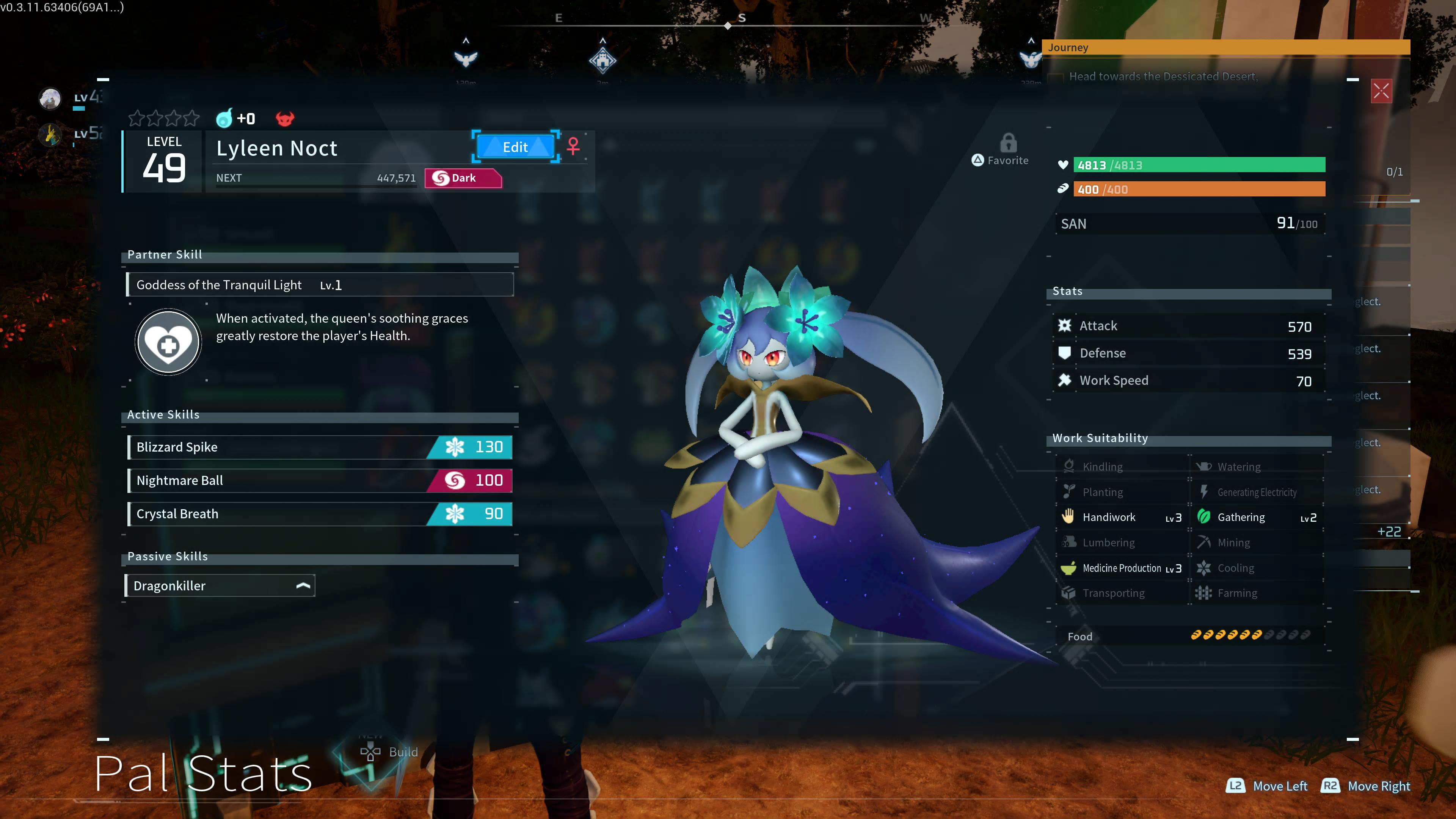Toggle the Favorite lock icon
Viewport: 1456px width, 819px height.
(x=1008, y=144)
